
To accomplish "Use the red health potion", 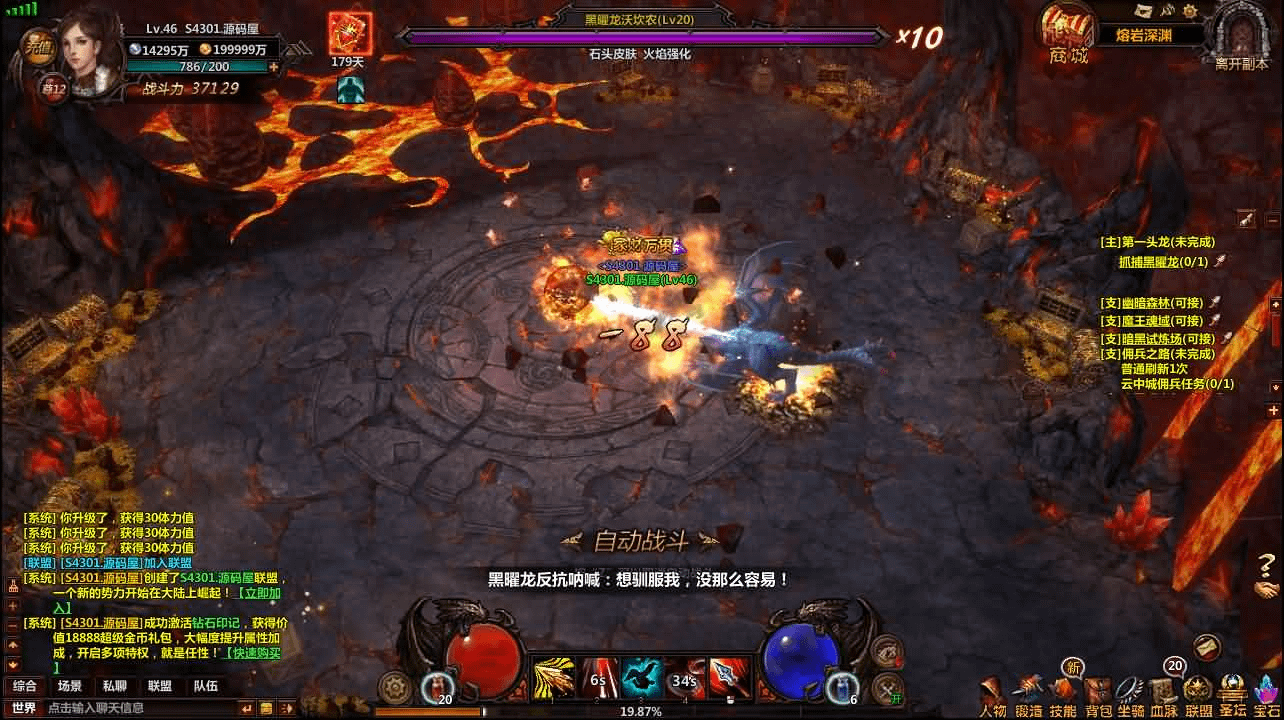I will pos(438,686).
